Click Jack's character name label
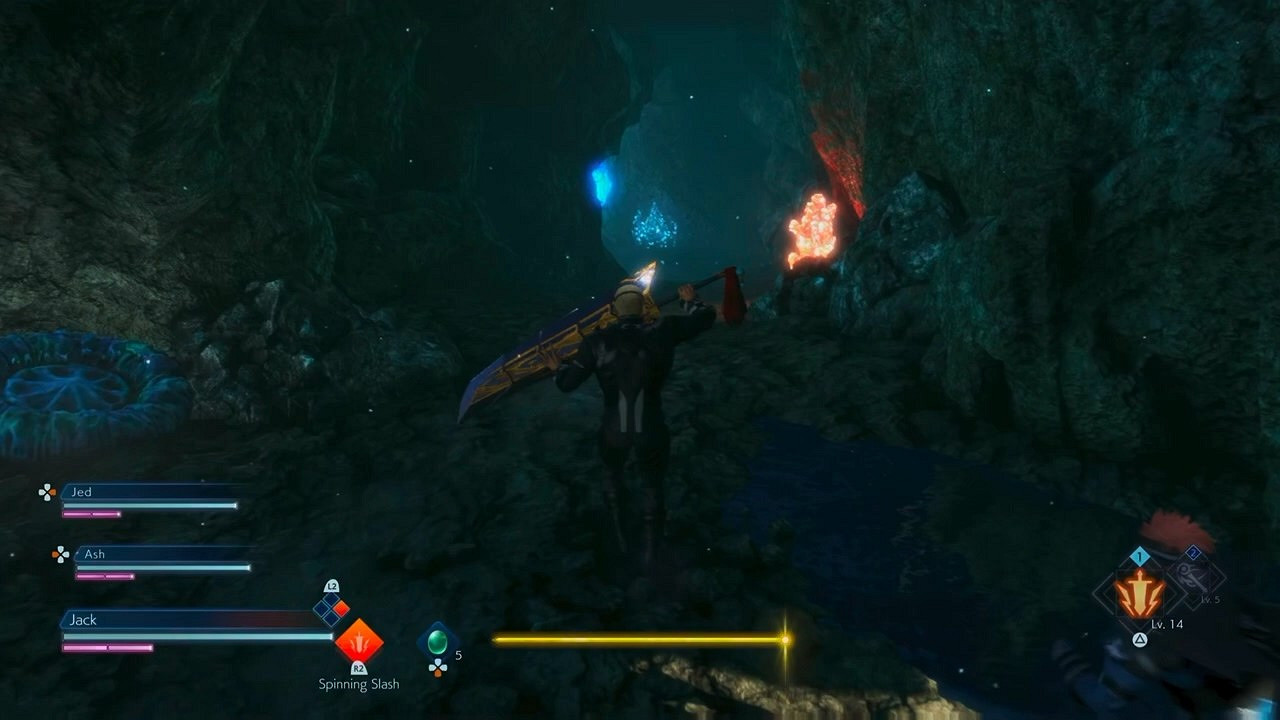 [84, 620]
